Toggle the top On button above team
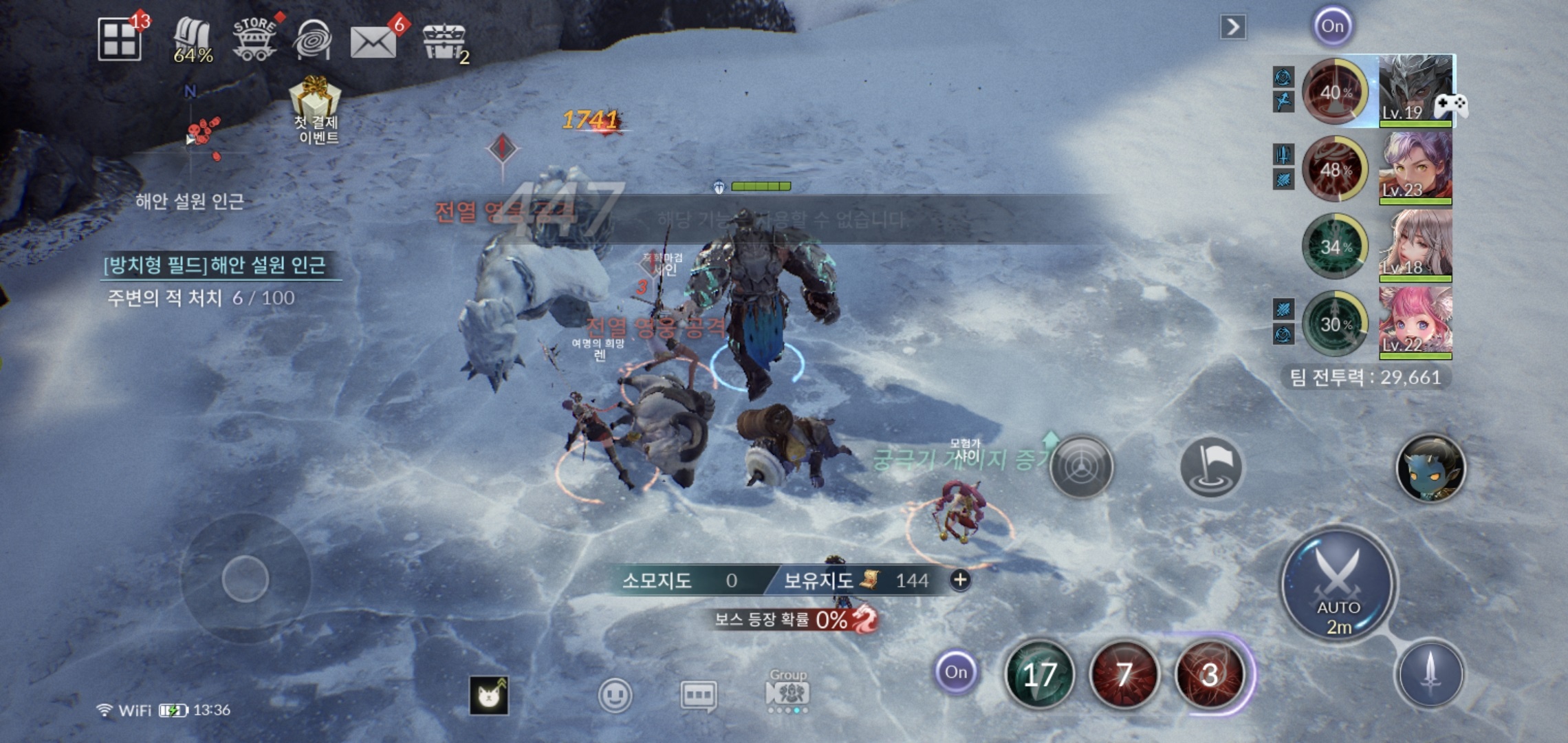Viewport: 1568px width, 743px height. [x=1332, y=27]
